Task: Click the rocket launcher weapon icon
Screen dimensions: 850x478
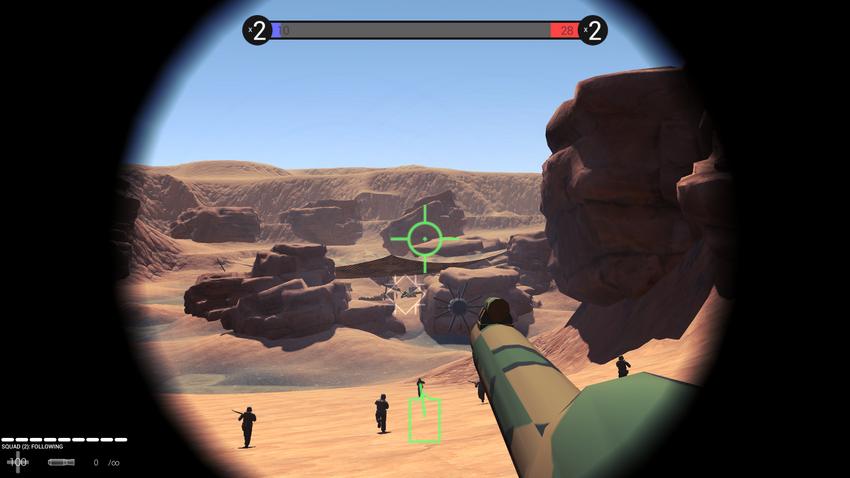Action: pos(61,462)
